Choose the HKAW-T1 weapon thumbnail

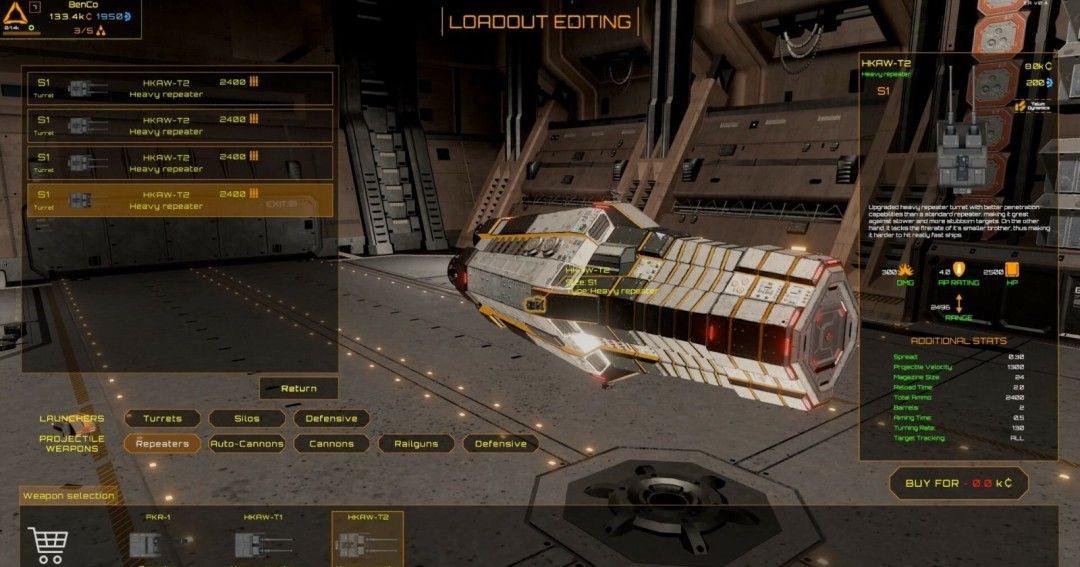tap(264, 542)
